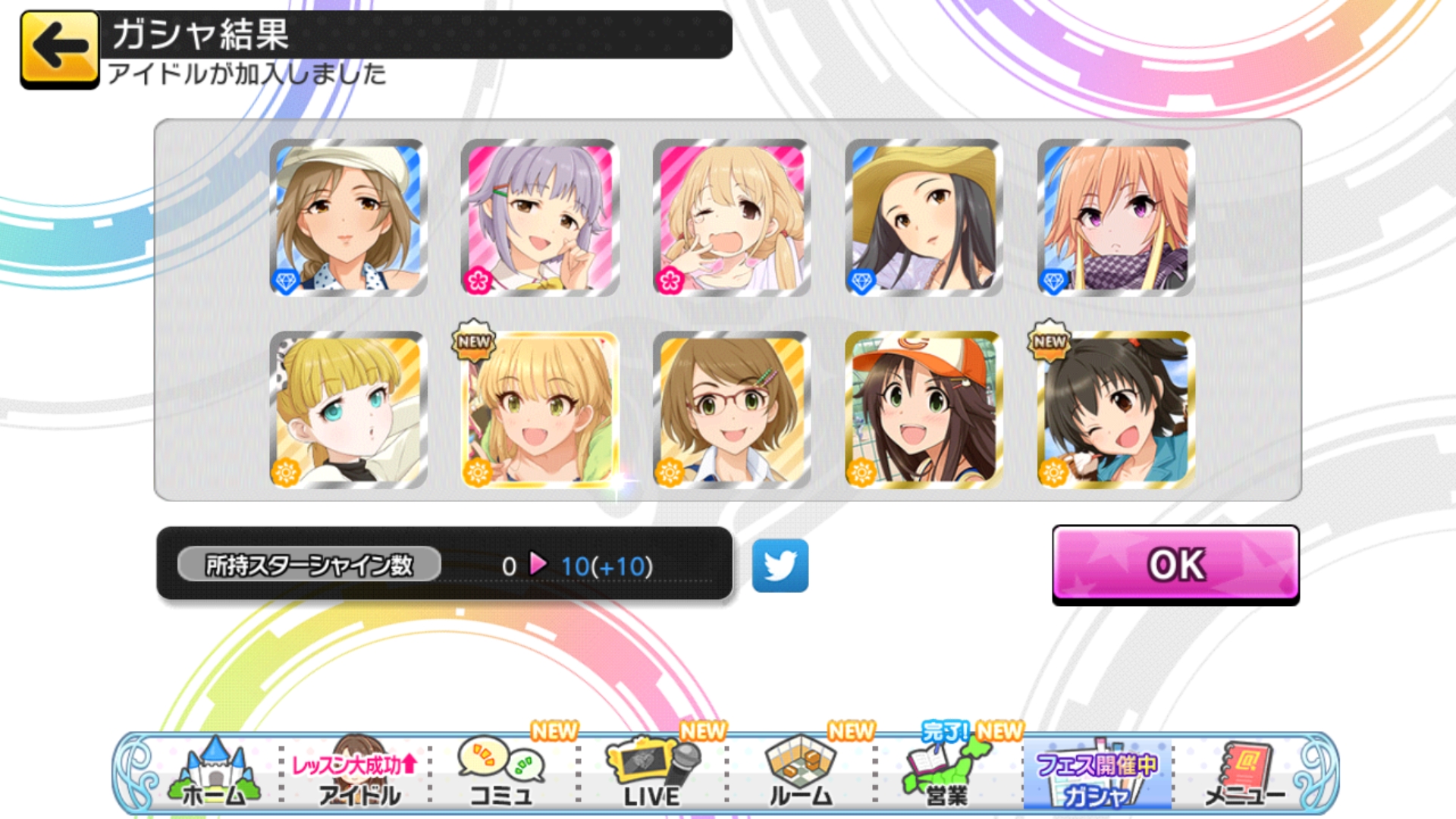Open the Home (ホーム) castle menu

coord(215,773)
